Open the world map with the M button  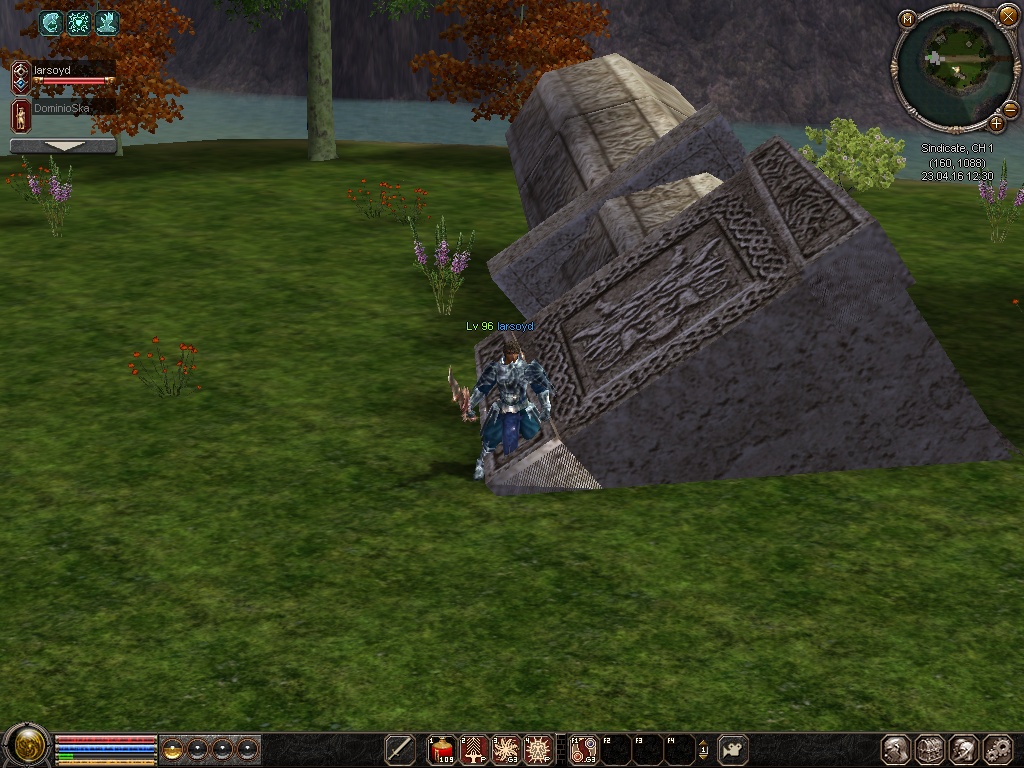click(x=907, y=18)
